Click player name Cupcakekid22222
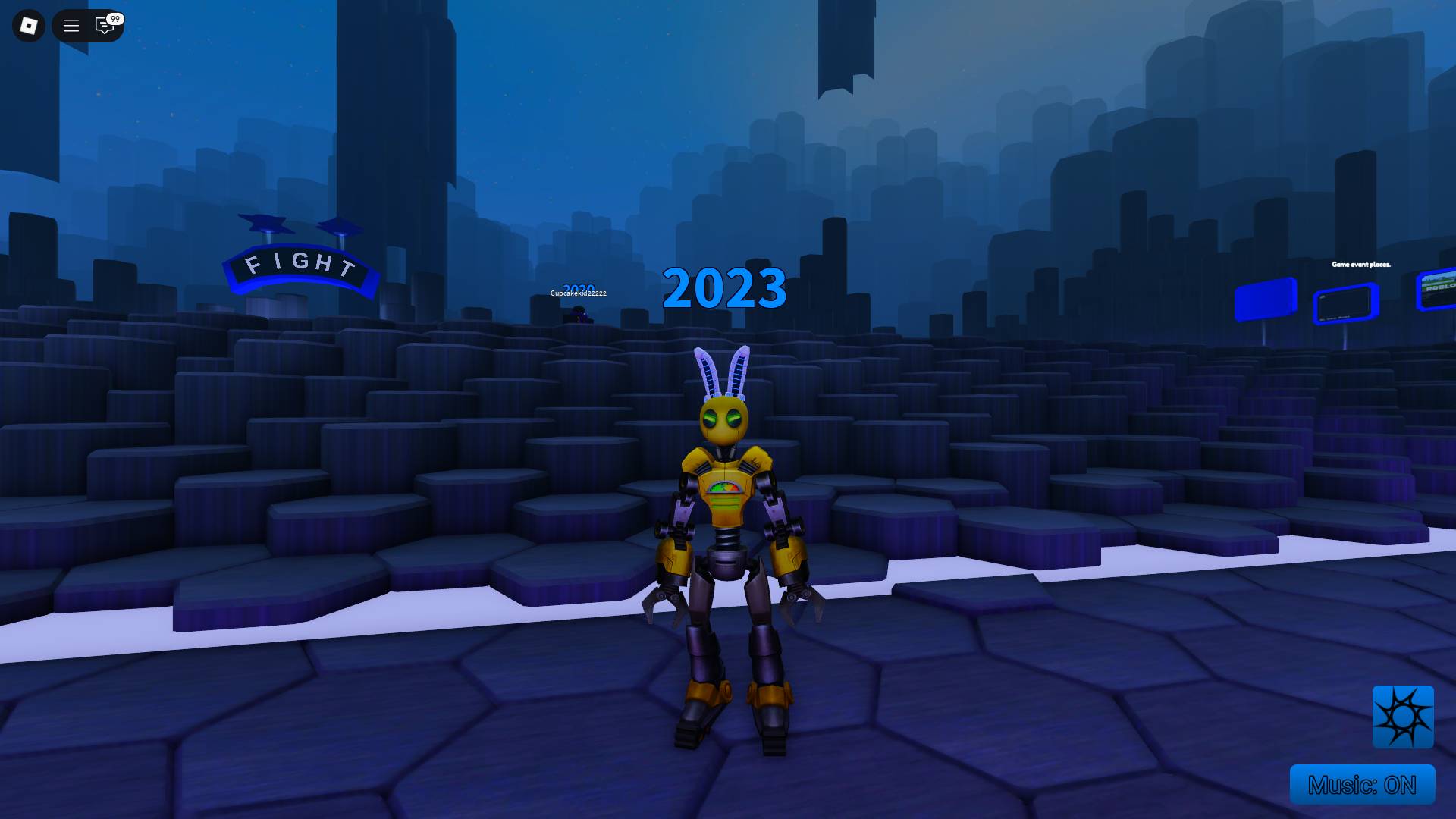The width and height of the screenshot is (1456, 819). point(578,292)
